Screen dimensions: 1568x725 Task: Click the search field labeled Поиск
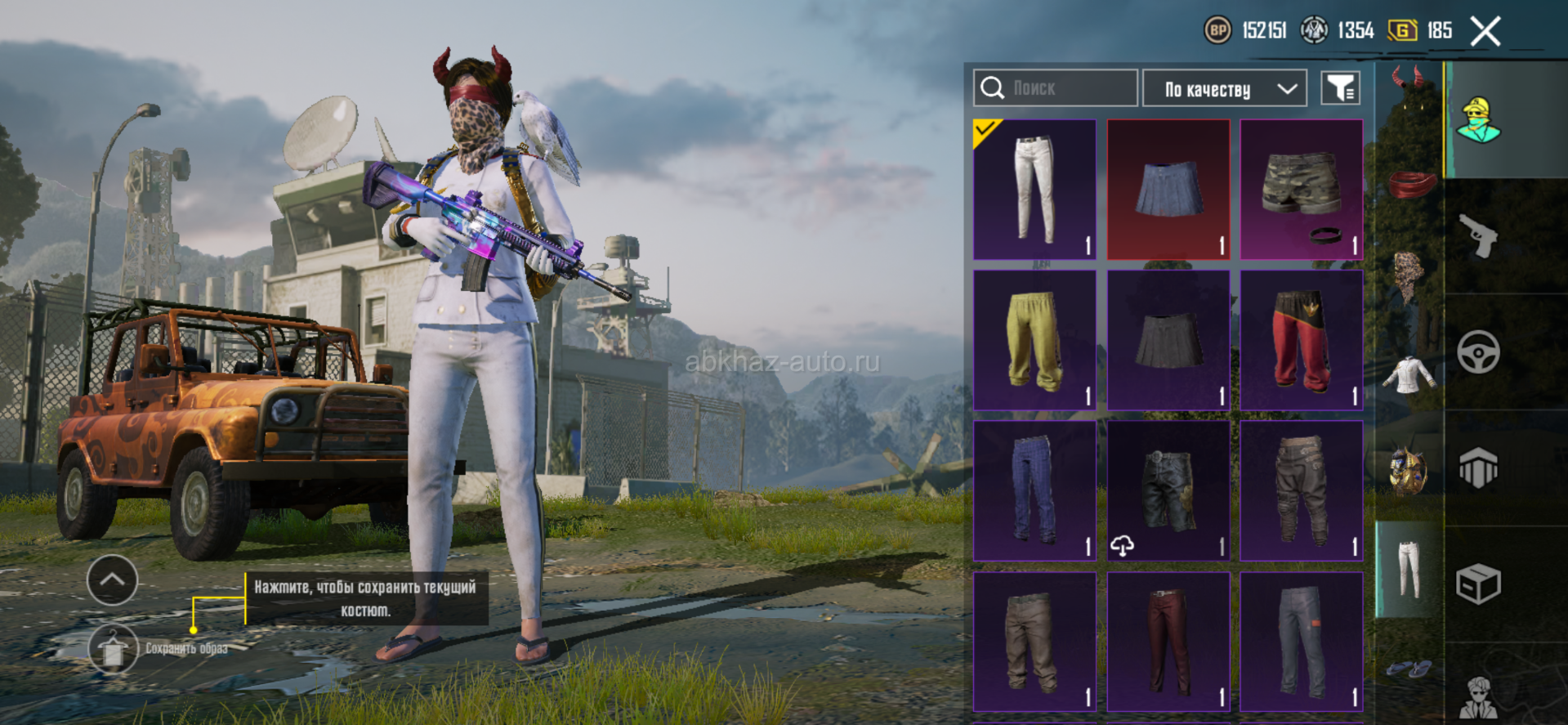(1055, 87)
